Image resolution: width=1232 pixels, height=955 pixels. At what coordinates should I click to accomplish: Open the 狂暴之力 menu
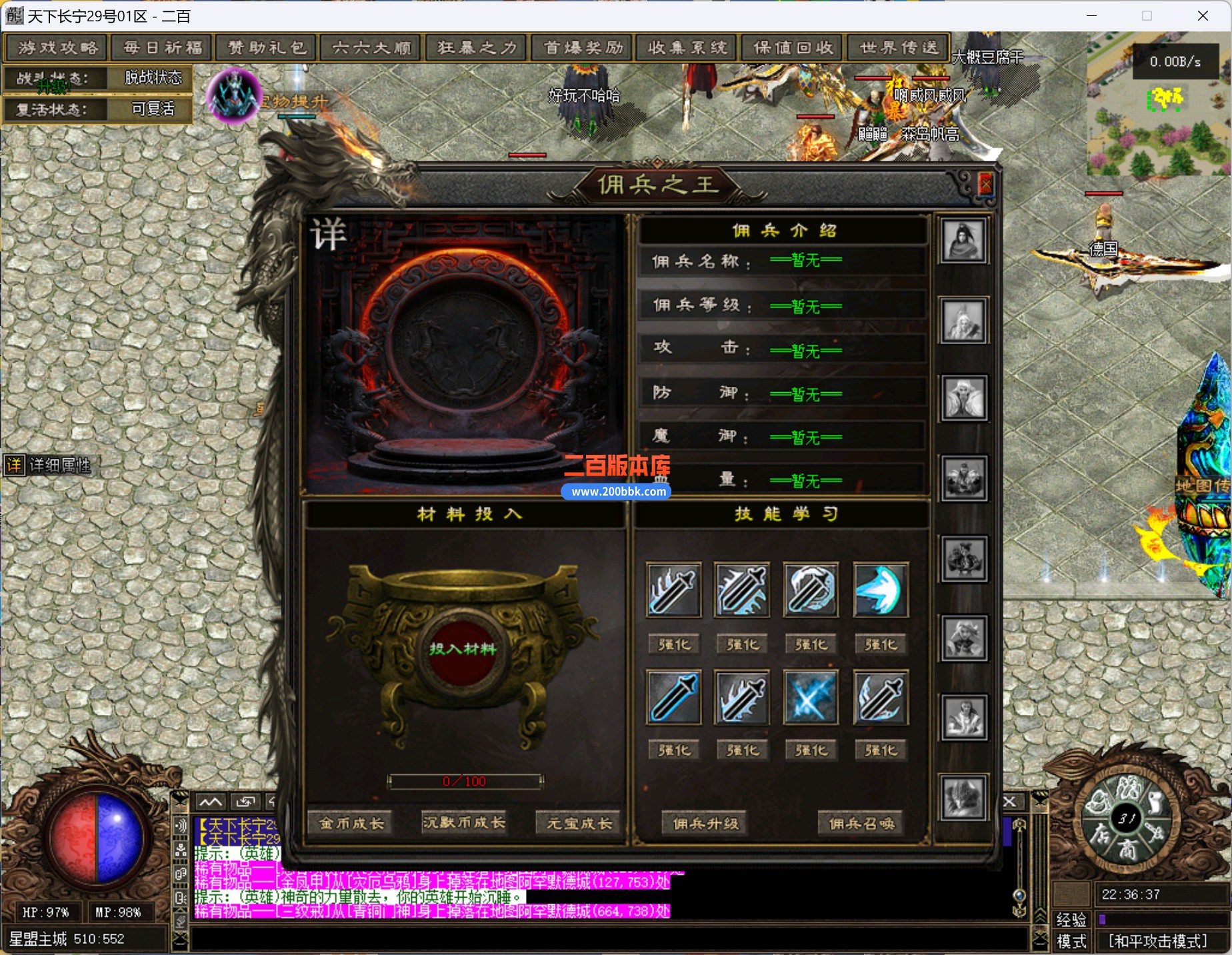point(477,48)
